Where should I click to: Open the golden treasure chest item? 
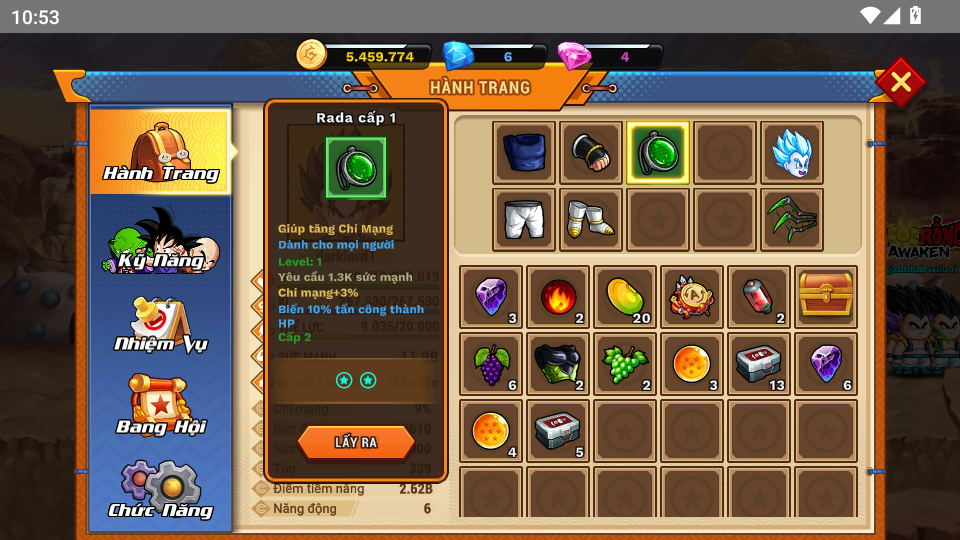pos(826,296)
